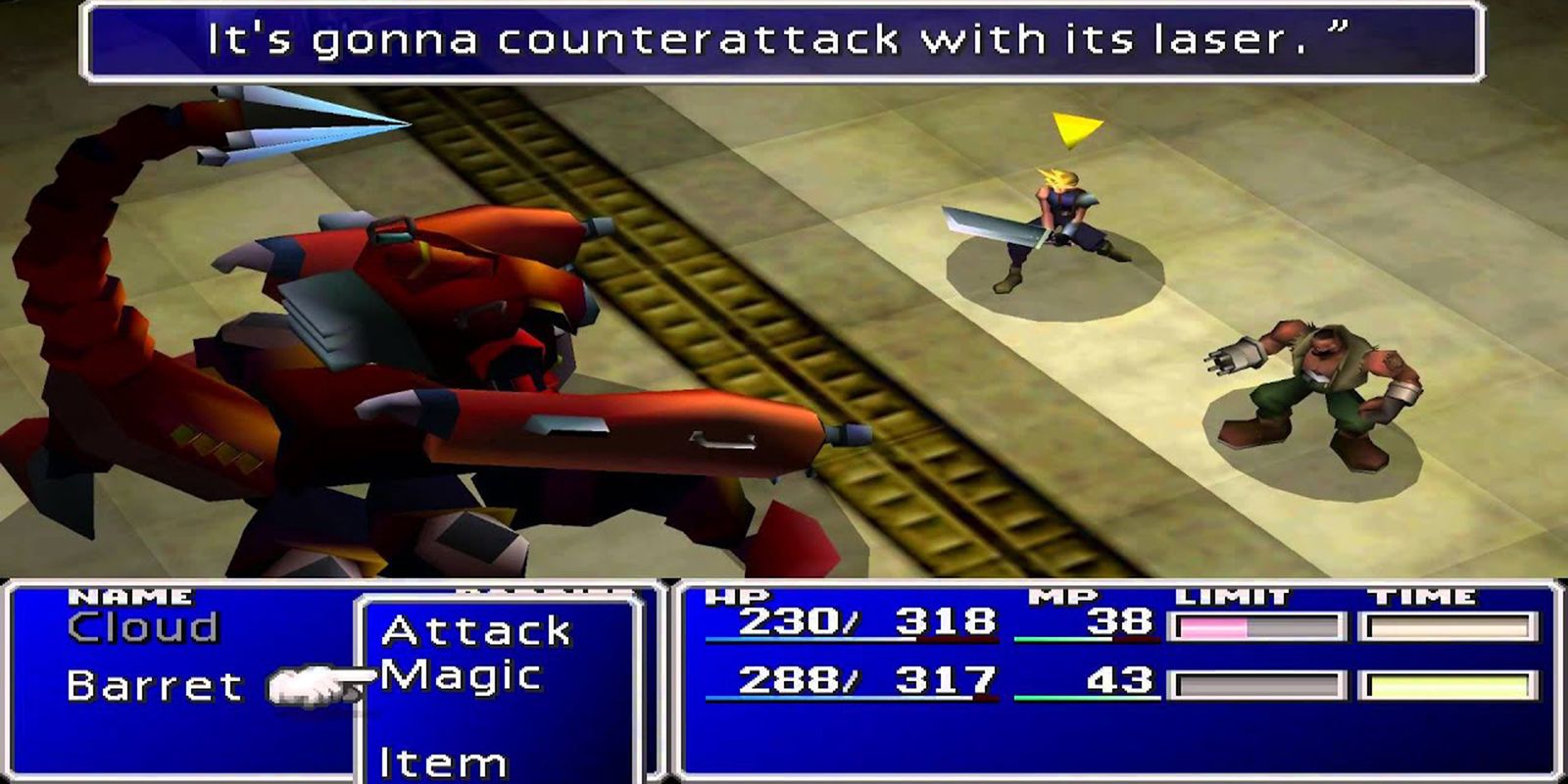Select the name Cloud
Screen dimensions: 1568x784
[147, 624]
